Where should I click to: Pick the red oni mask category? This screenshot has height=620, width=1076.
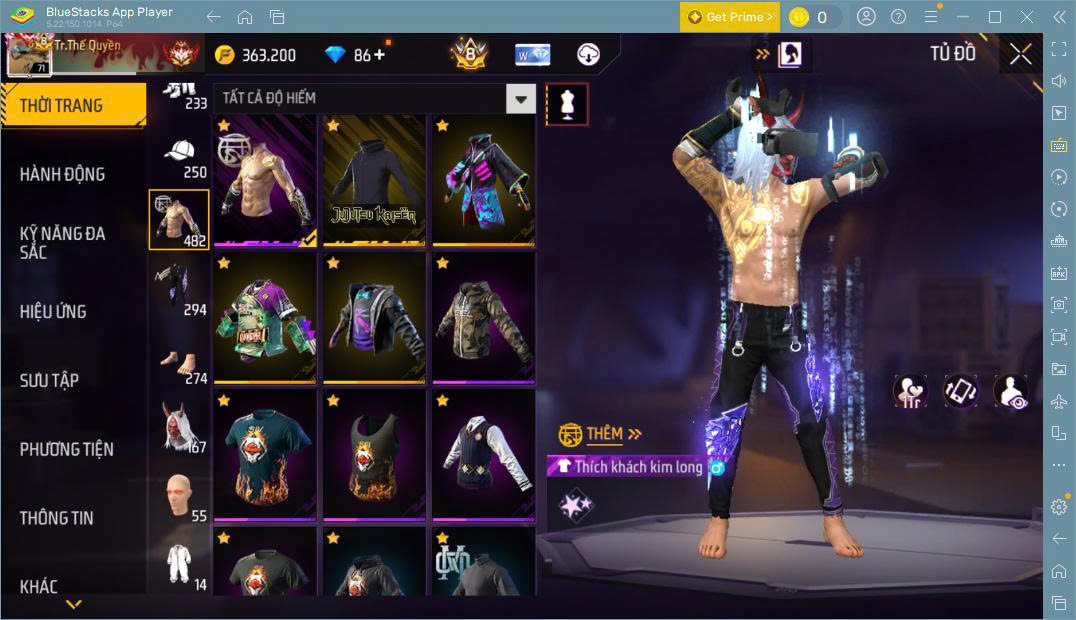(179, 430)
